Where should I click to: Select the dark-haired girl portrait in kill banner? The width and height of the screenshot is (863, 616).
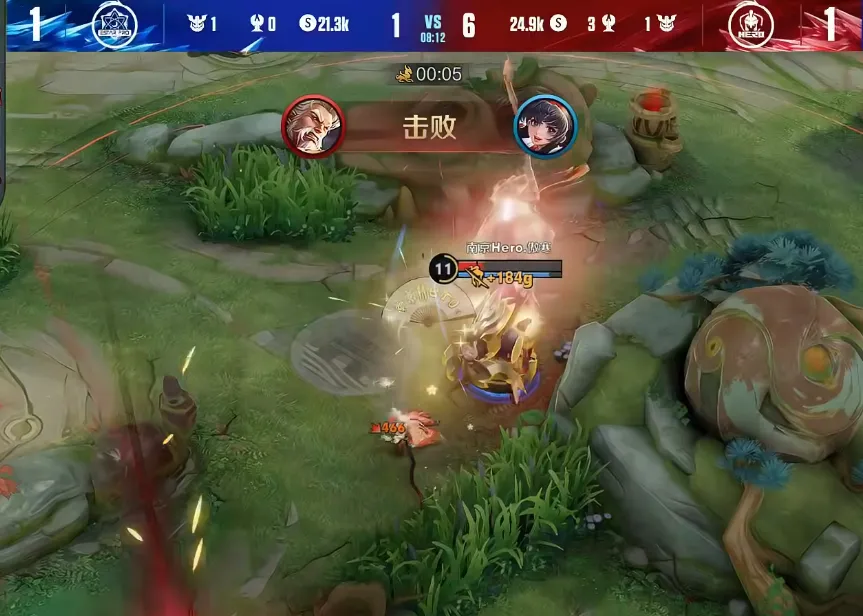(x=545, y=126)
